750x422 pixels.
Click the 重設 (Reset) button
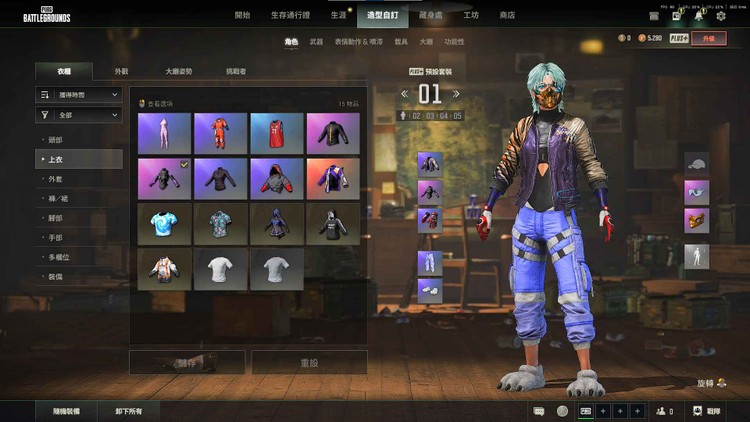[x=309, y=361]
